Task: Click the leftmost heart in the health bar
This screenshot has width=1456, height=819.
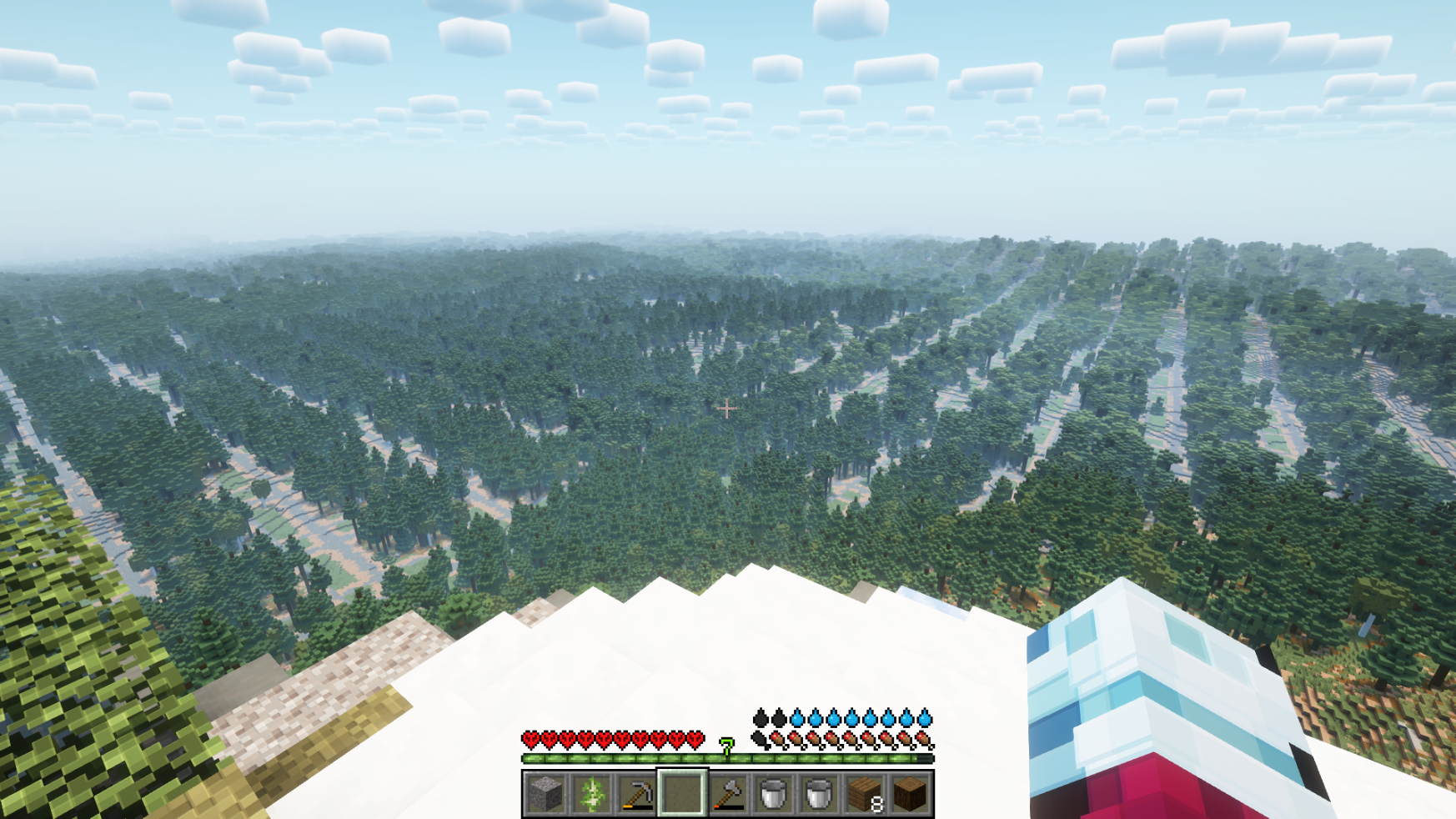Action: click(531, 739)
